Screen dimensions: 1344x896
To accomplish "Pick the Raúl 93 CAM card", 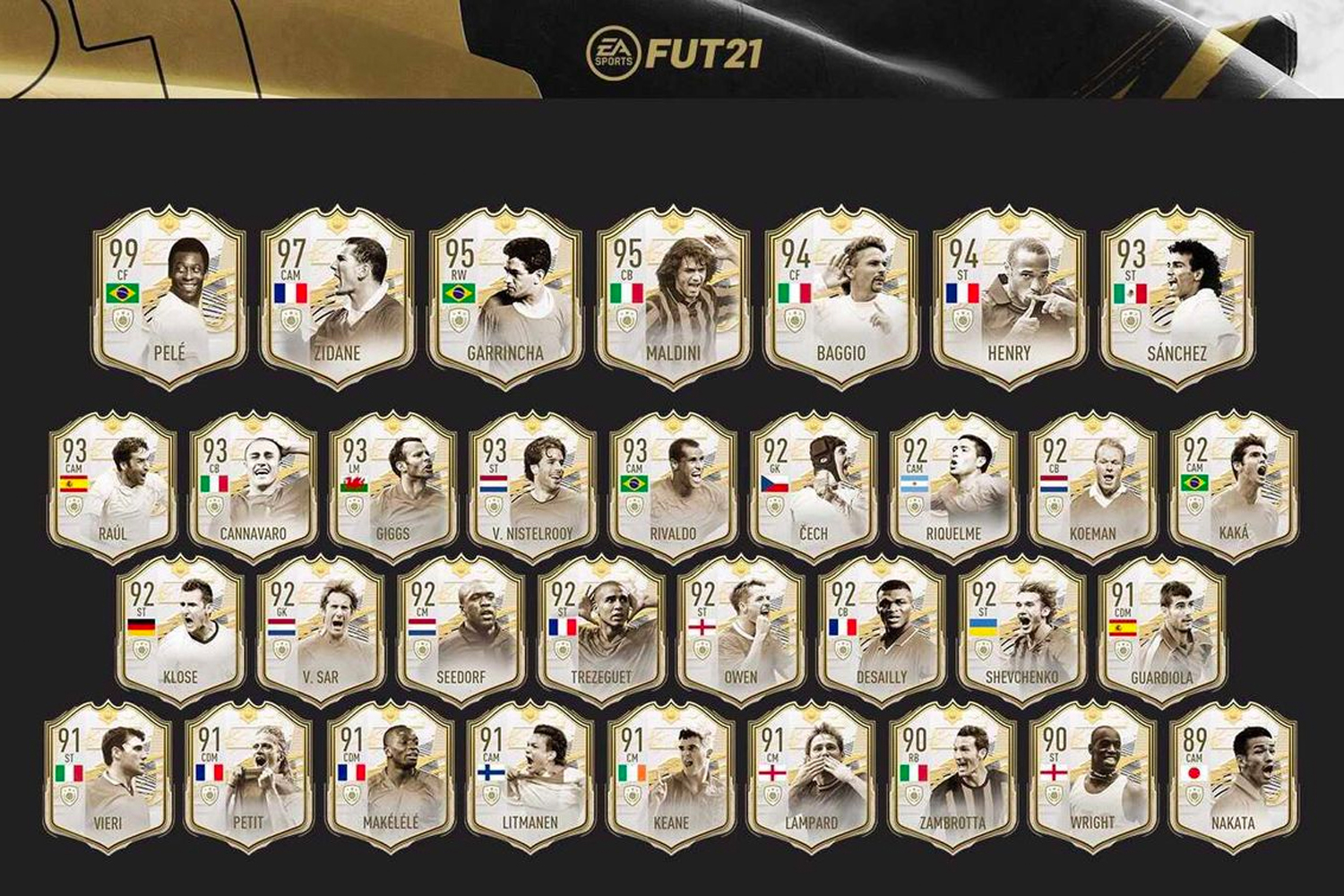I will (112, 488).
